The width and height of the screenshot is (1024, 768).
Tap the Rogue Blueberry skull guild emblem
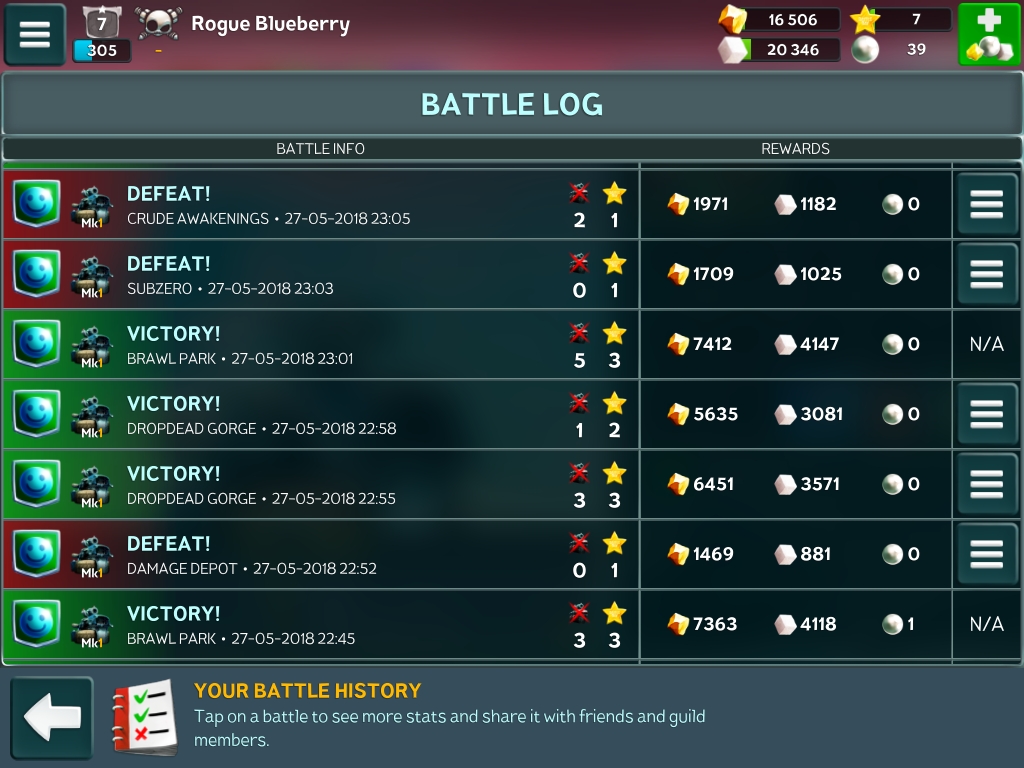coord(159,24)
